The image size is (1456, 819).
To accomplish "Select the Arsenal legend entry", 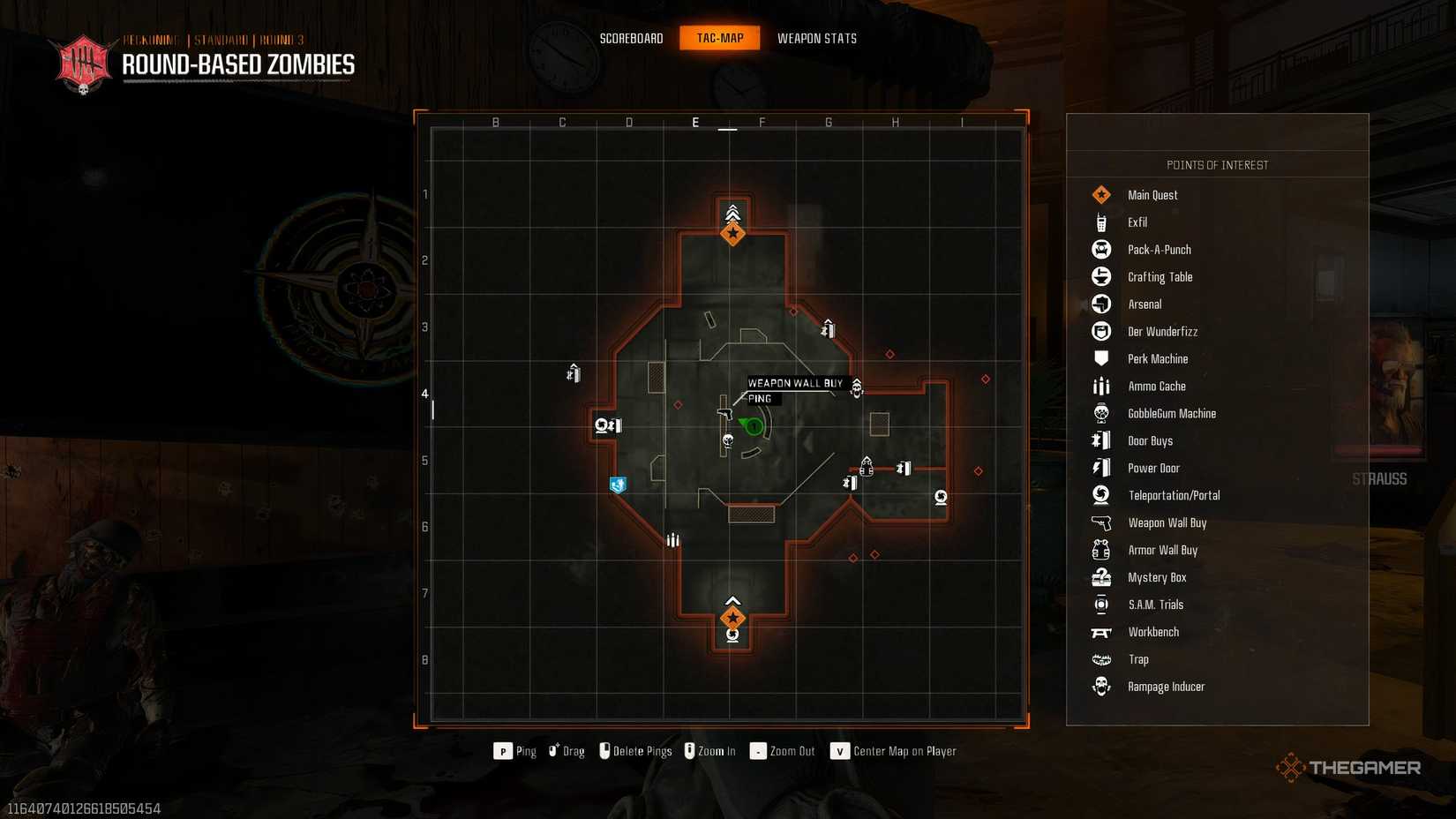I will click(x=1145, y=304).
